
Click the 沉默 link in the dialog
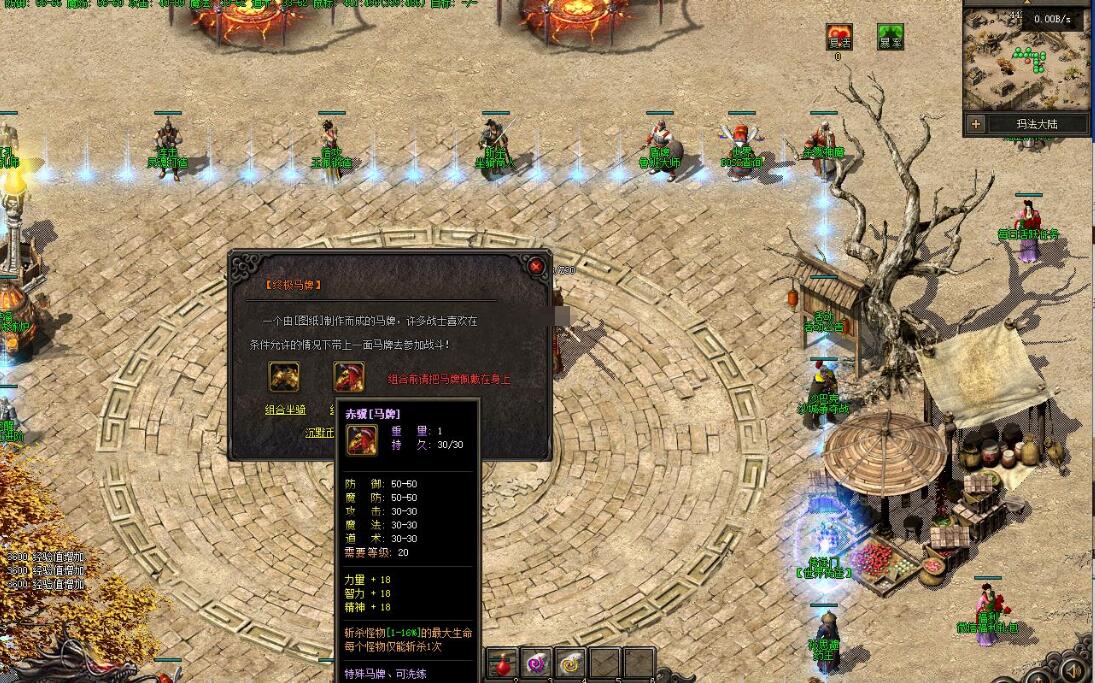click(319, 433)
